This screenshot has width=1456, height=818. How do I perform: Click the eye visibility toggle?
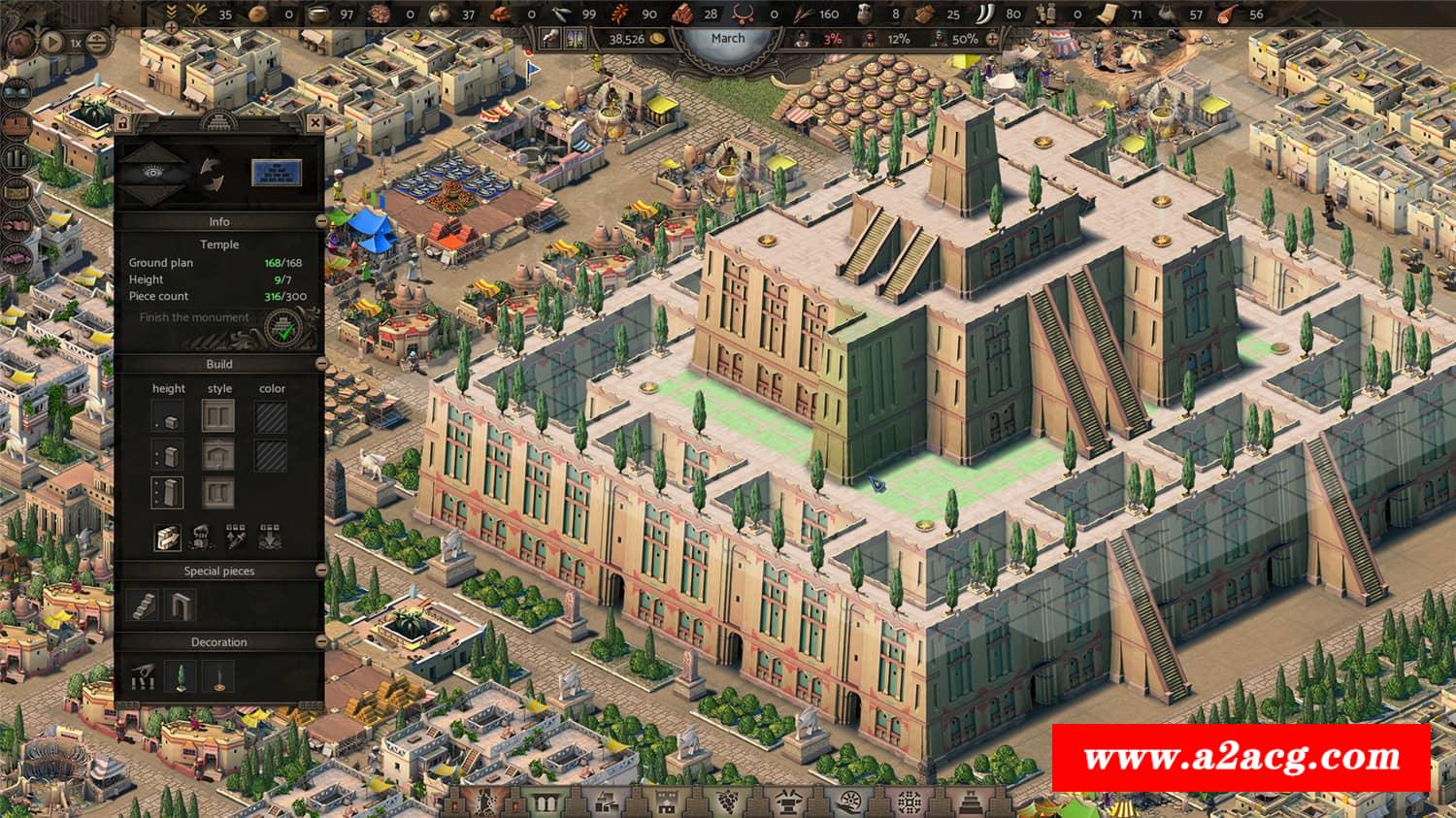click(152, 173)
